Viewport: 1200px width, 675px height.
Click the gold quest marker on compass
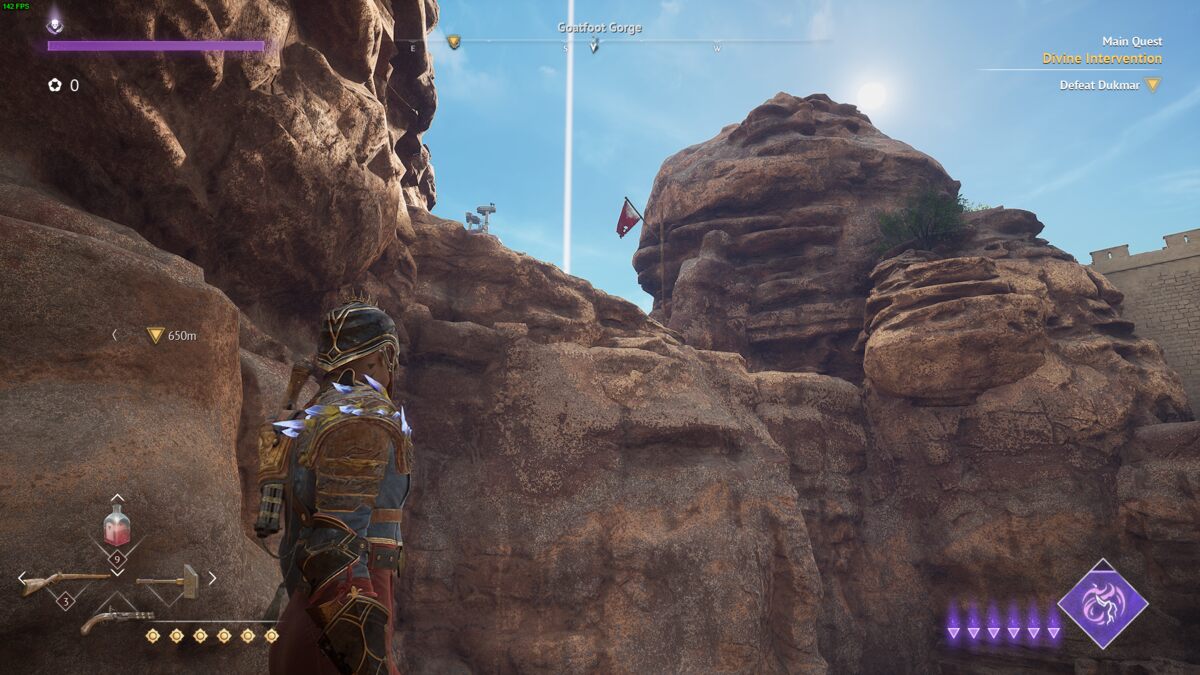tap(453, 42)
